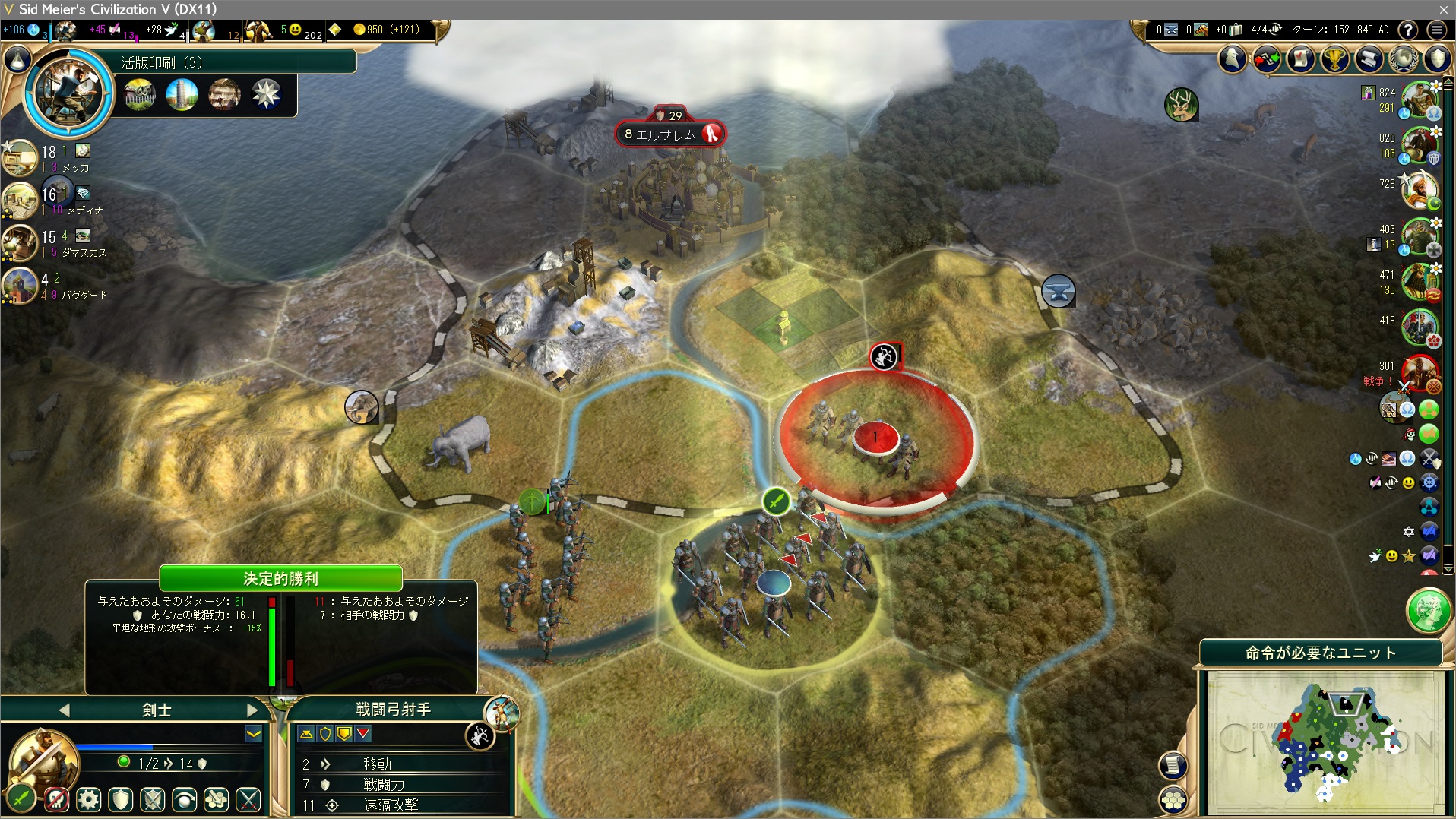Open the military overview shield icon

pos(1437,58)
